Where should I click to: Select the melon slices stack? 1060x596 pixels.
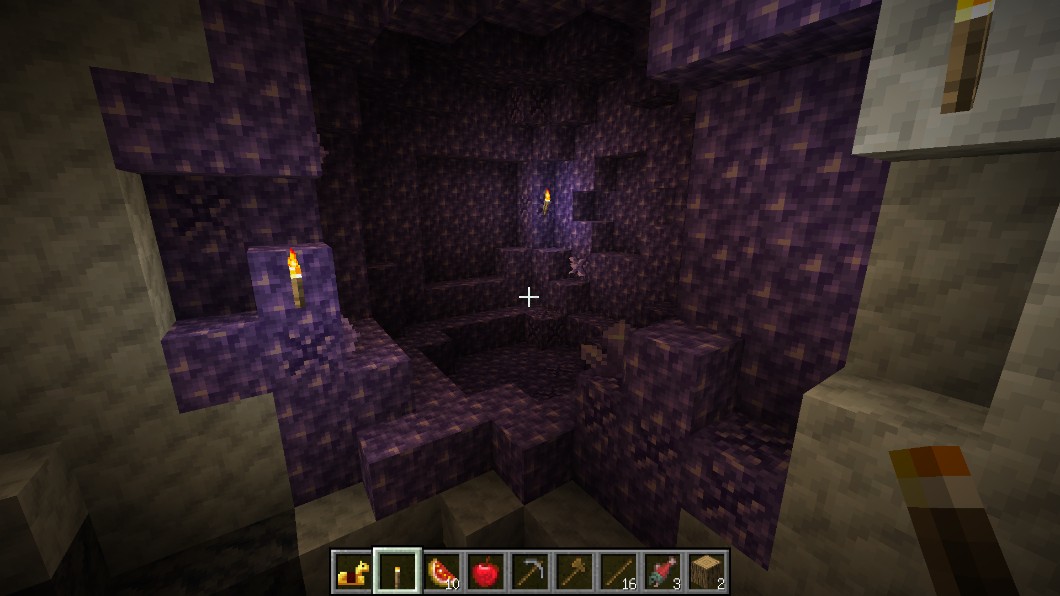tap(441, 572)
